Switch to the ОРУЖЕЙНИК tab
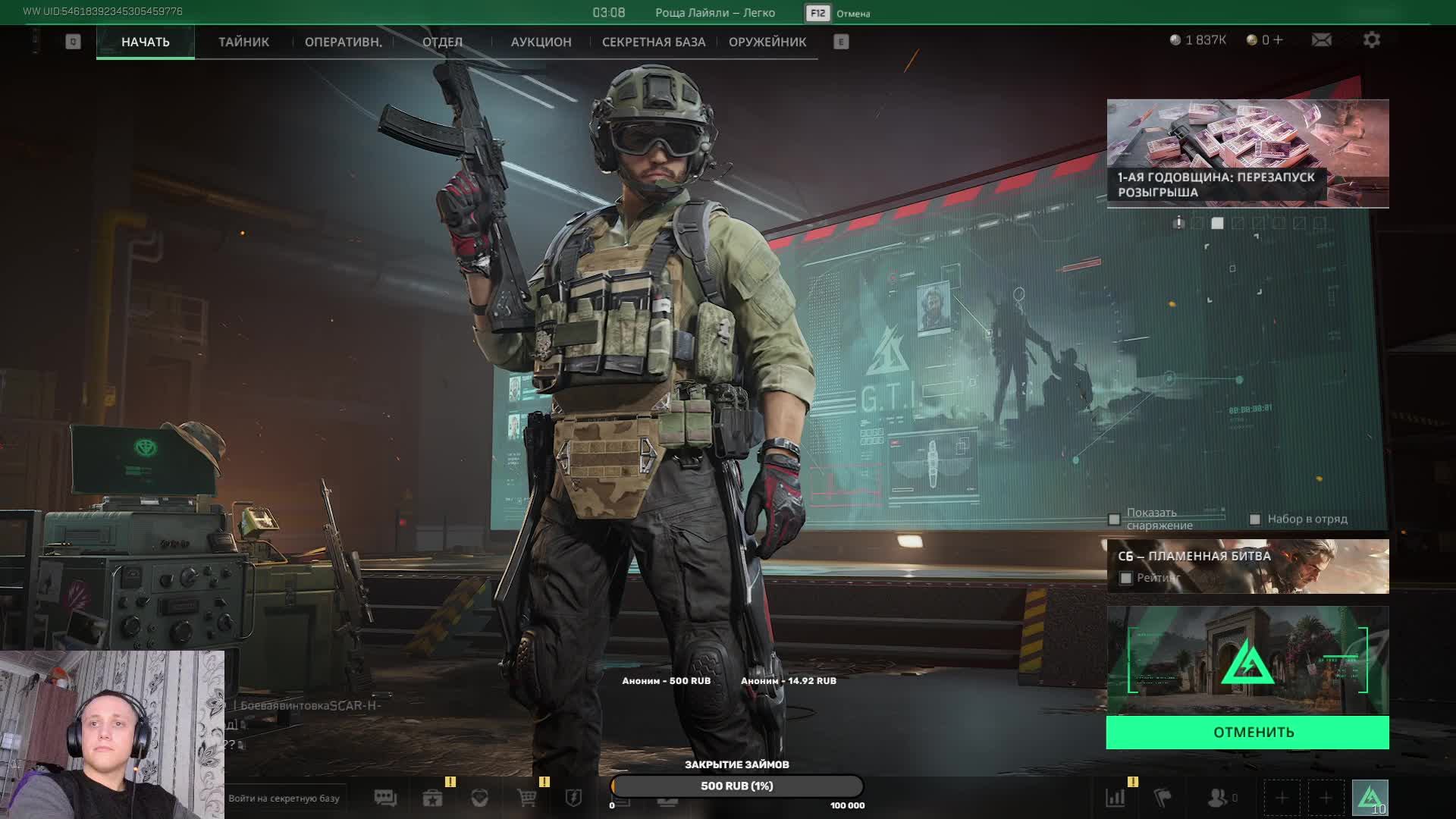The image size is (1456, 819). 767,42
